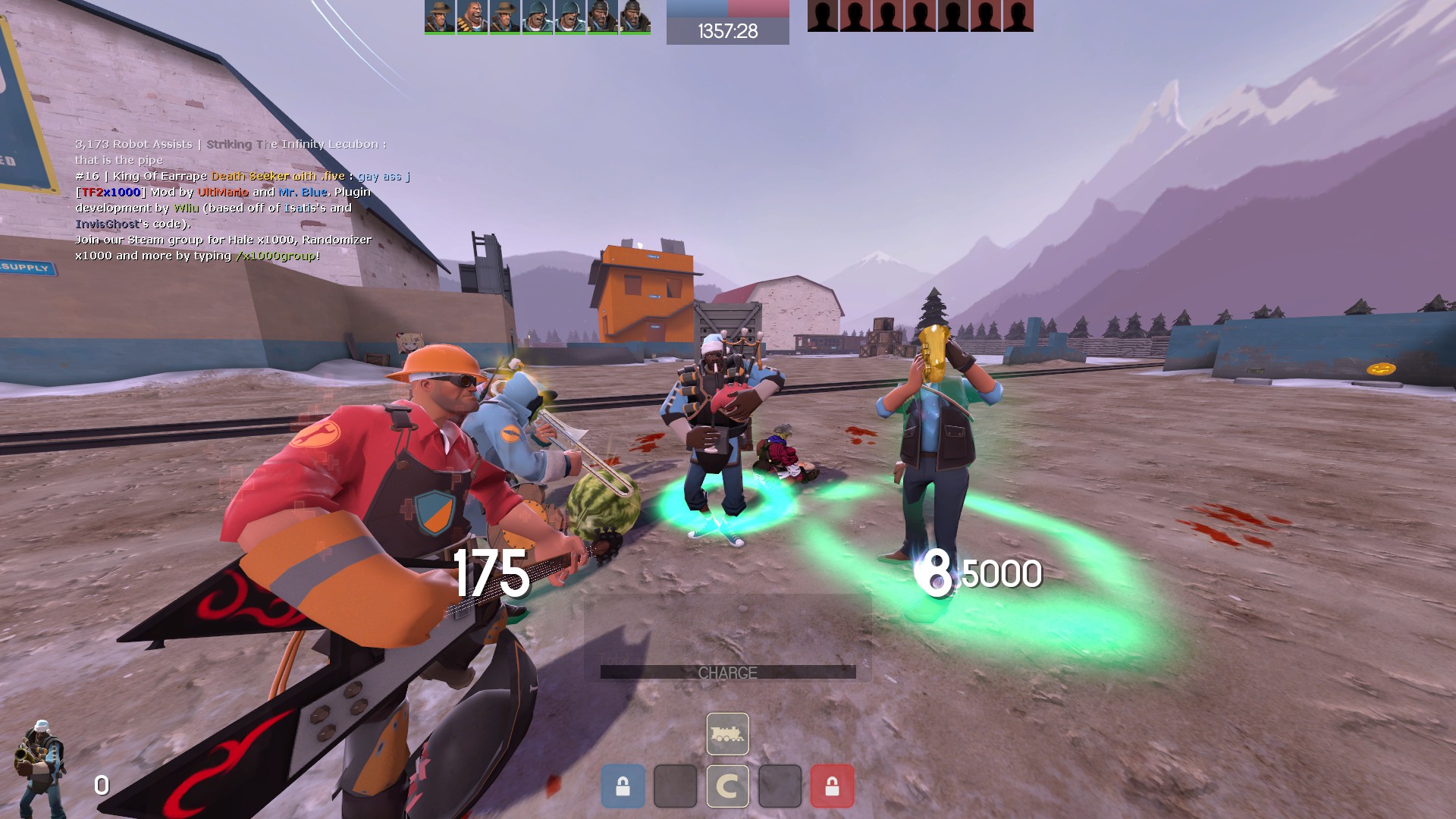Click the Heavy portrait in the BLU roster
This screenshot has height=819, width=1456.
click(472, 17)
